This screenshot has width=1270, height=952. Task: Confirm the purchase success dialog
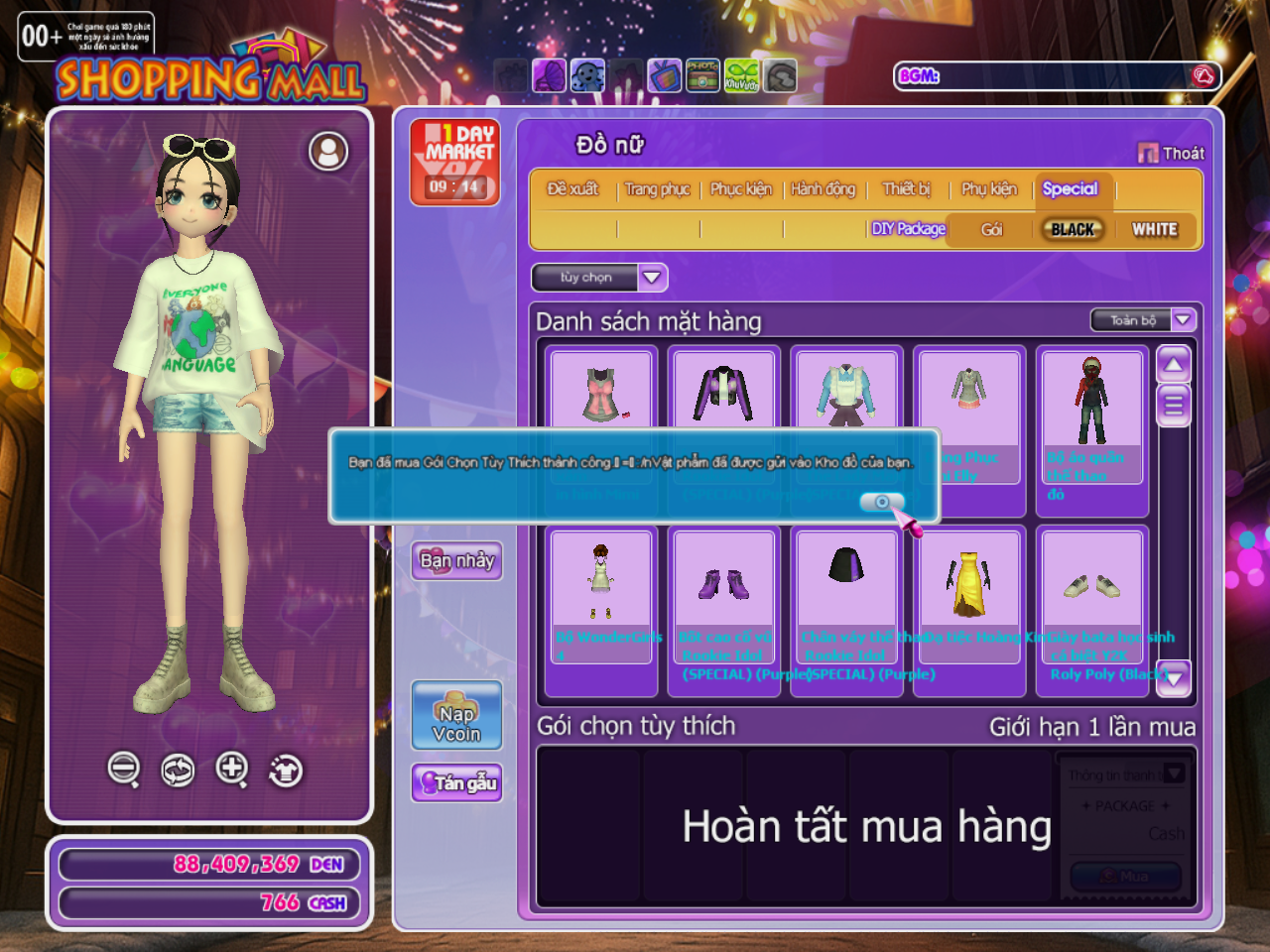pos(881,502)
